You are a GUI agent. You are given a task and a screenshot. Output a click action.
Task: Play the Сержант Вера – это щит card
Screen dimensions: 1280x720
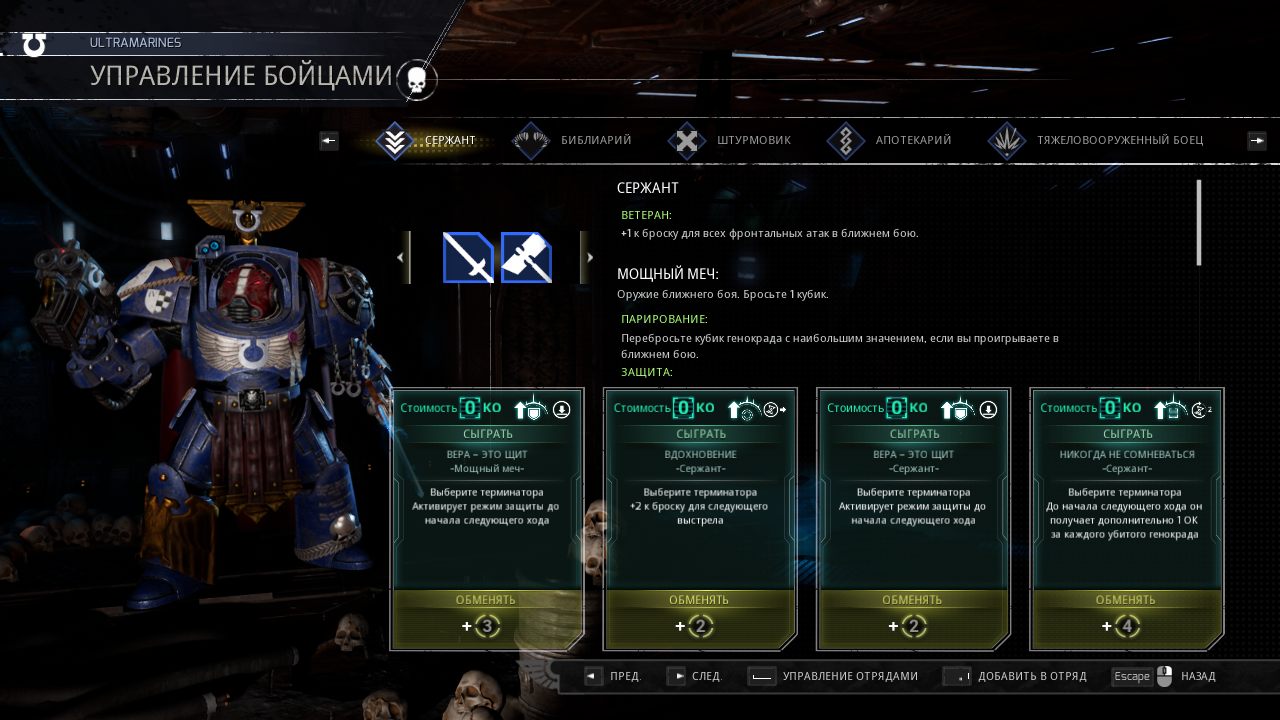914,434
